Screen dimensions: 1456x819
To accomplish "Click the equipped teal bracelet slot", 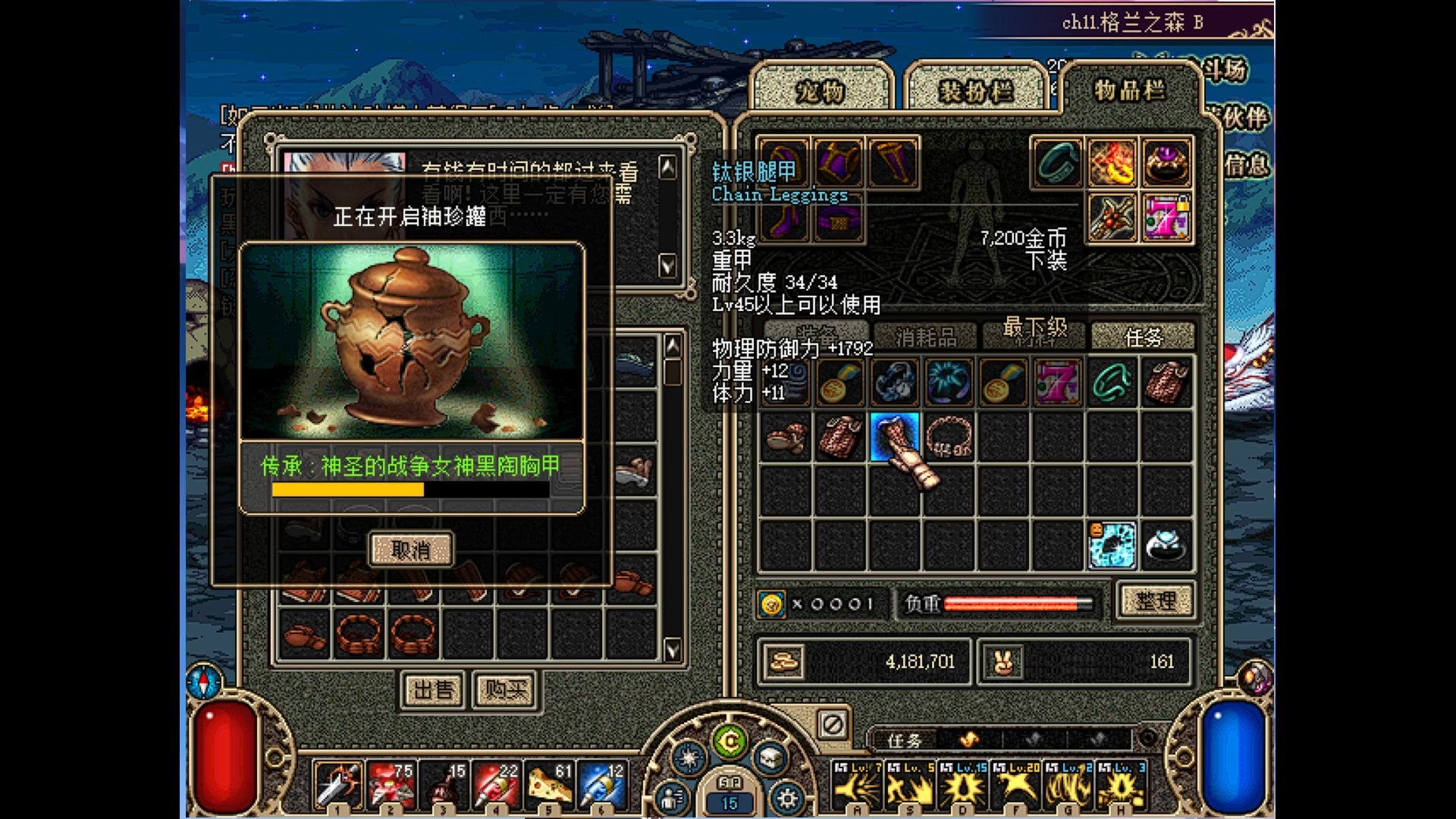I will pyautogui.click(x=1058, y=162).
